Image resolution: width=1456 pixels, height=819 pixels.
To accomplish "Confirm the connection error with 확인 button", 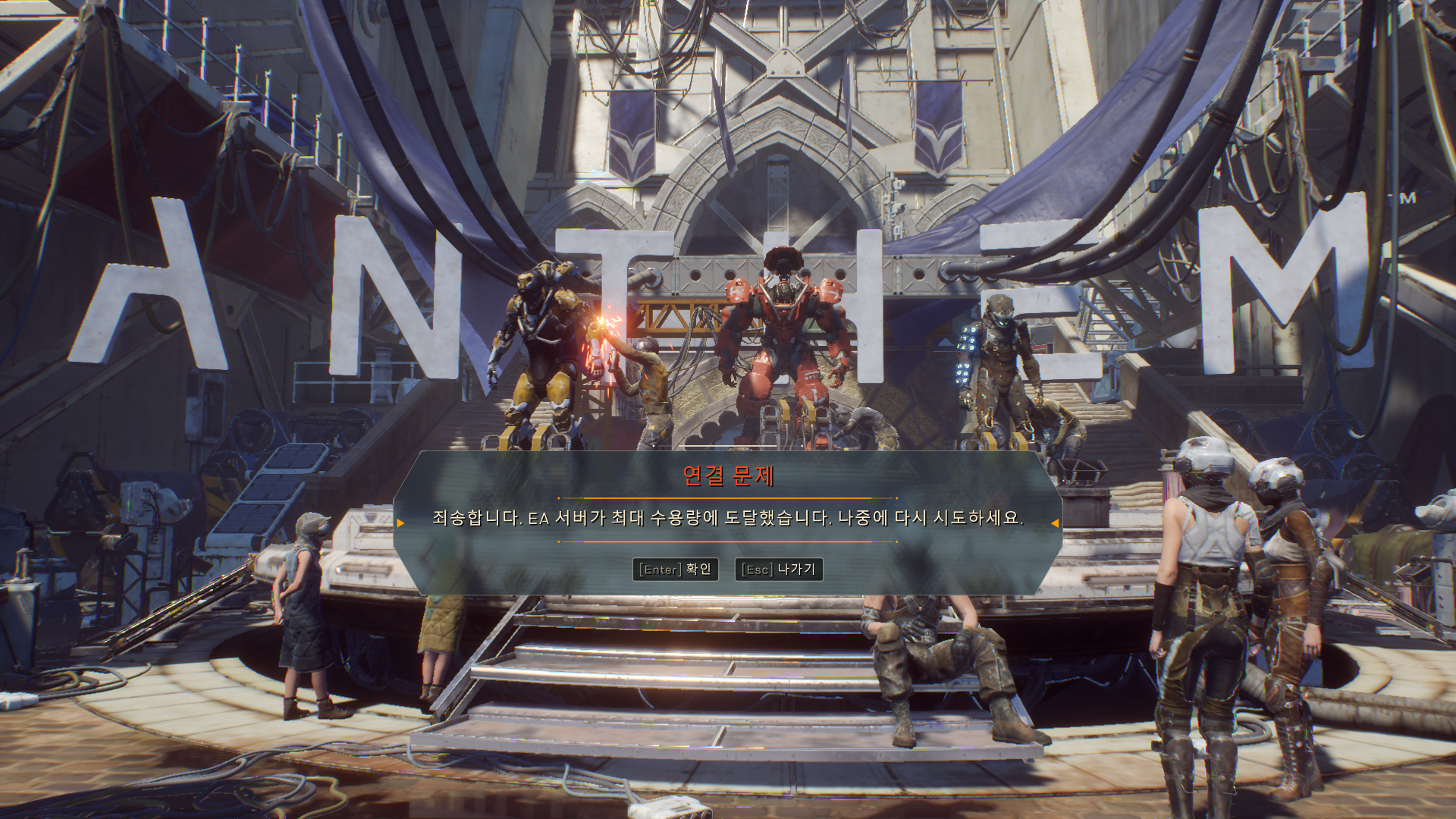I will (675, 570).
